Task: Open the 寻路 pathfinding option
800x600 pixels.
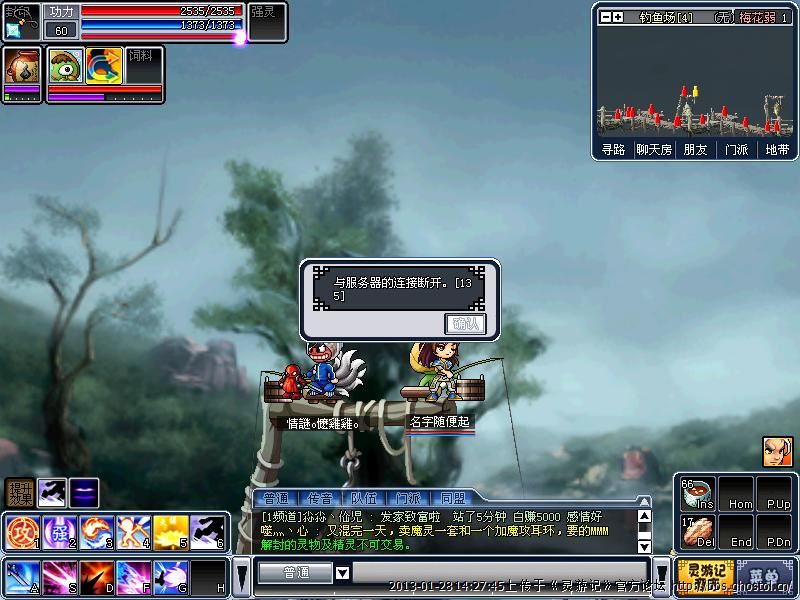Action: coord(613,149)
